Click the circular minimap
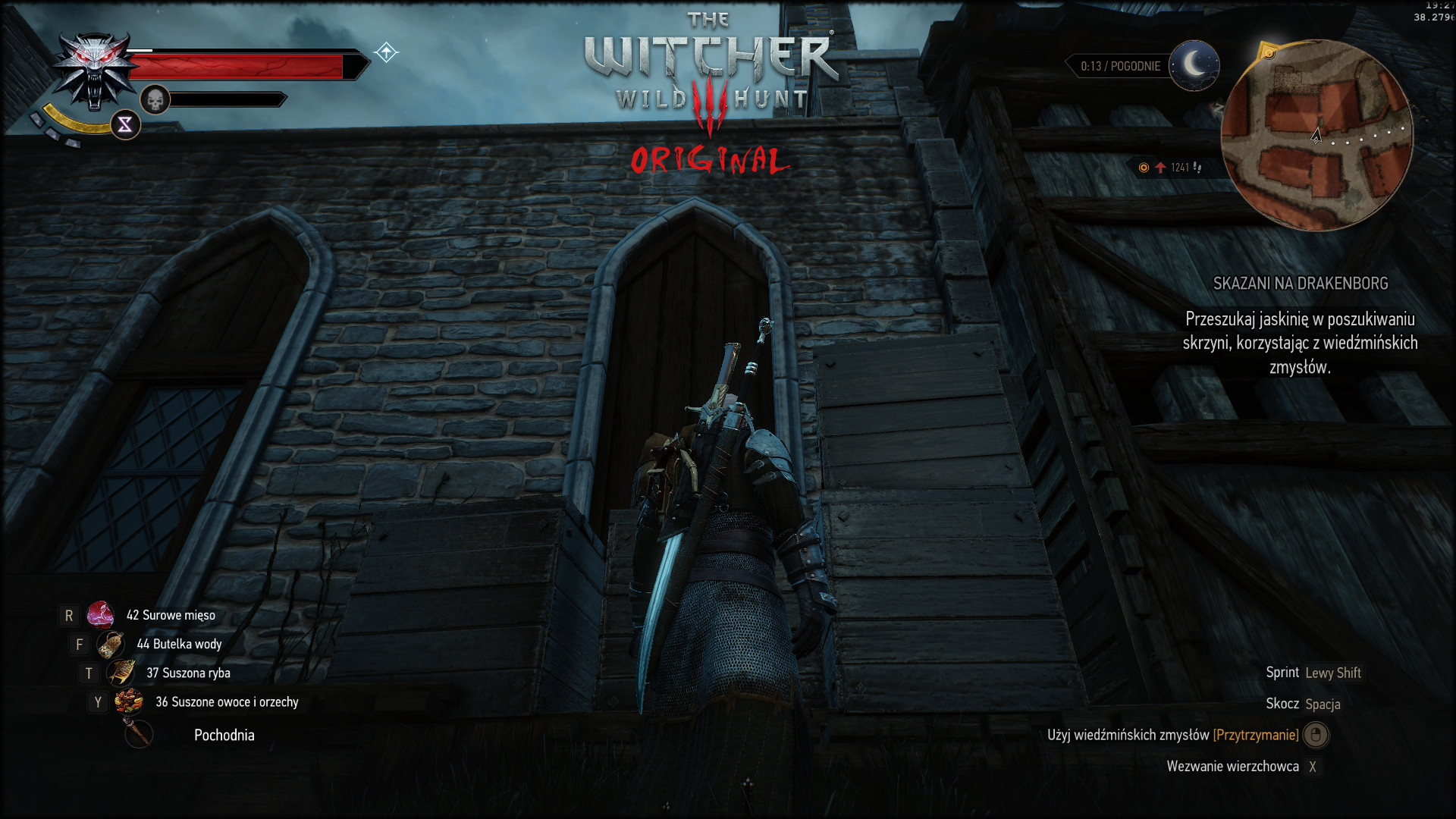This screenshot has width=1456, height=819. point(1316,135)
